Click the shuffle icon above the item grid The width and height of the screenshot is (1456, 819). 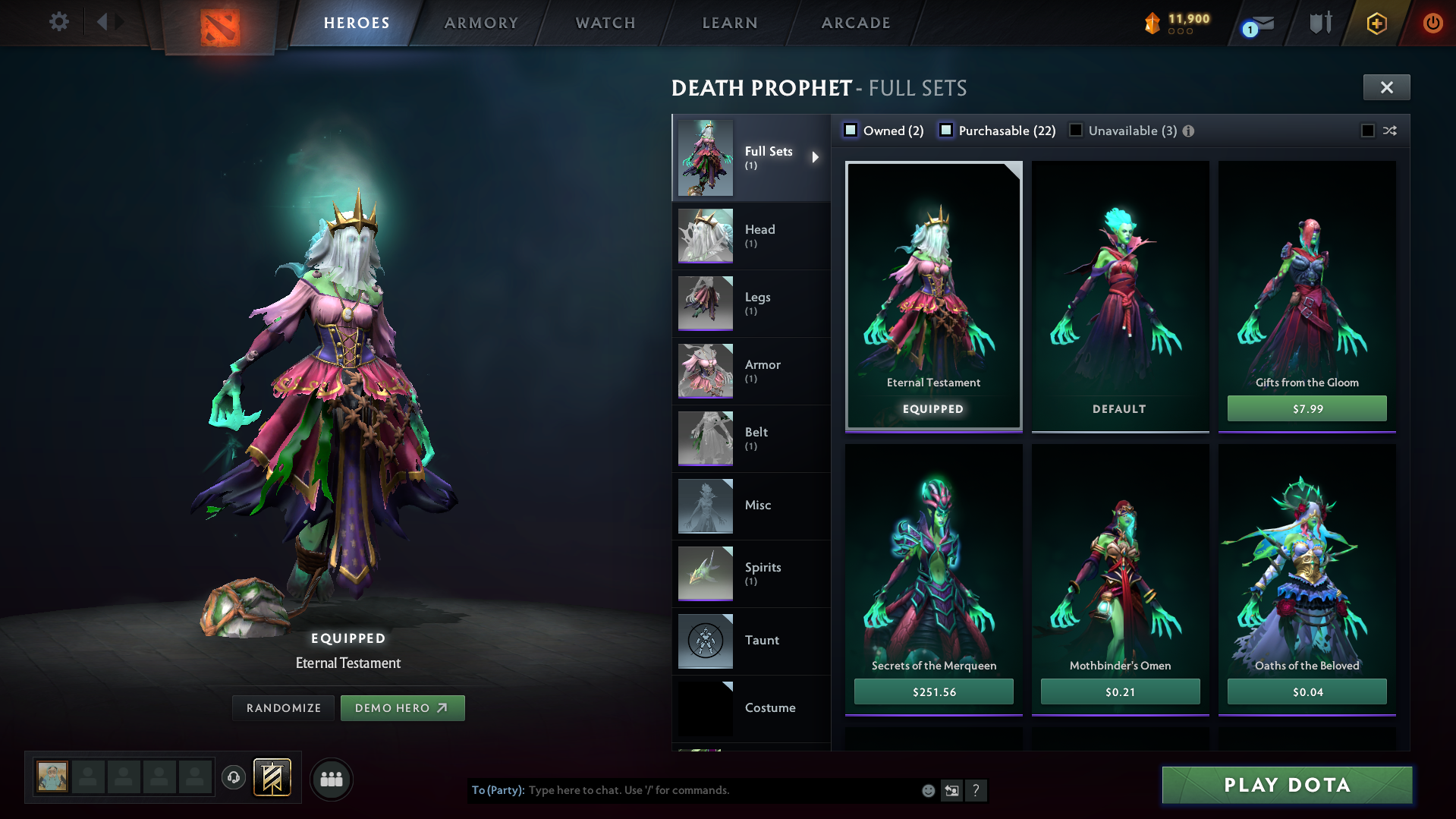[x=1388, y=131]
